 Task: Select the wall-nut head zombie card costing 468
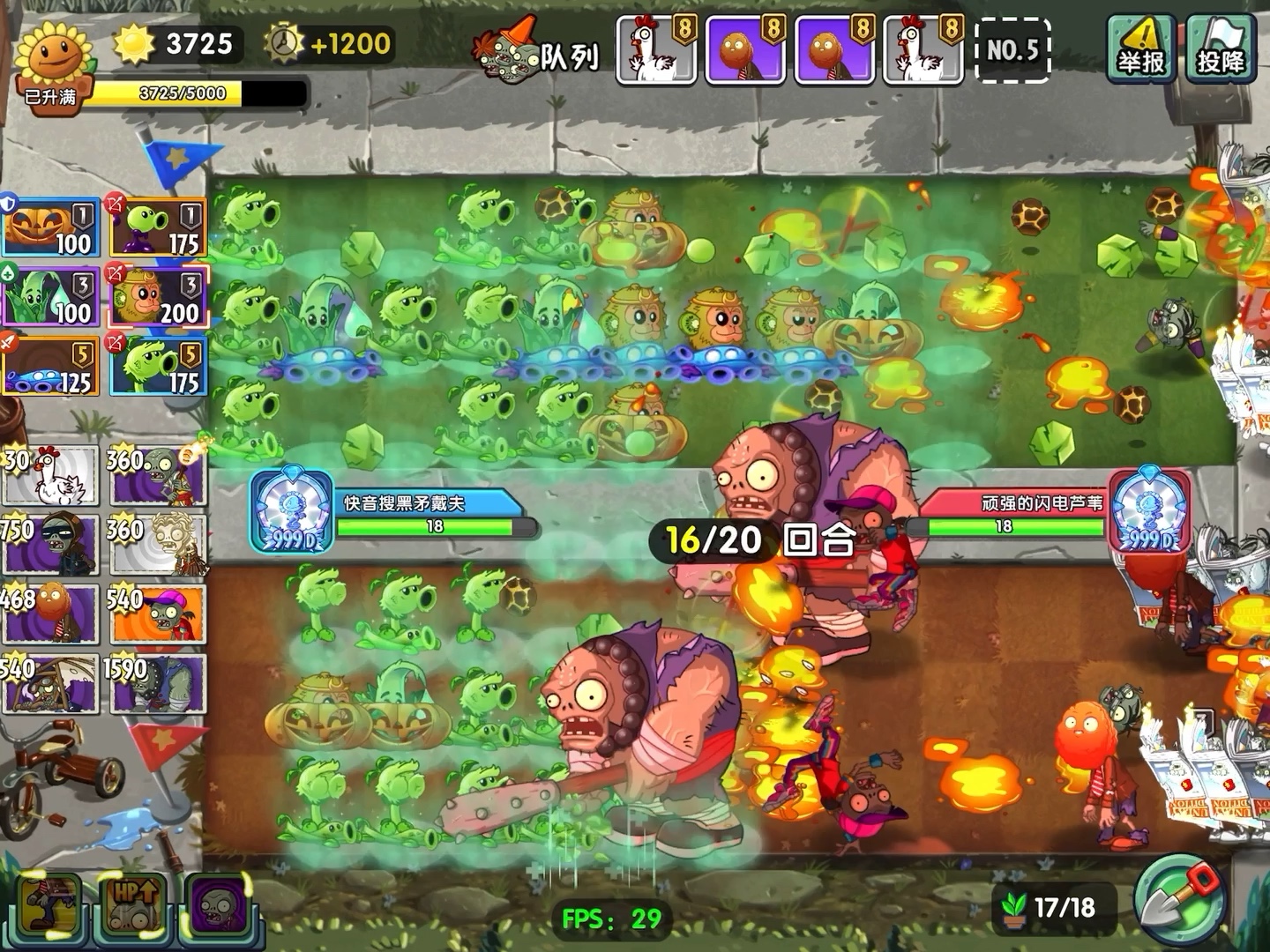tap(50, 614)
